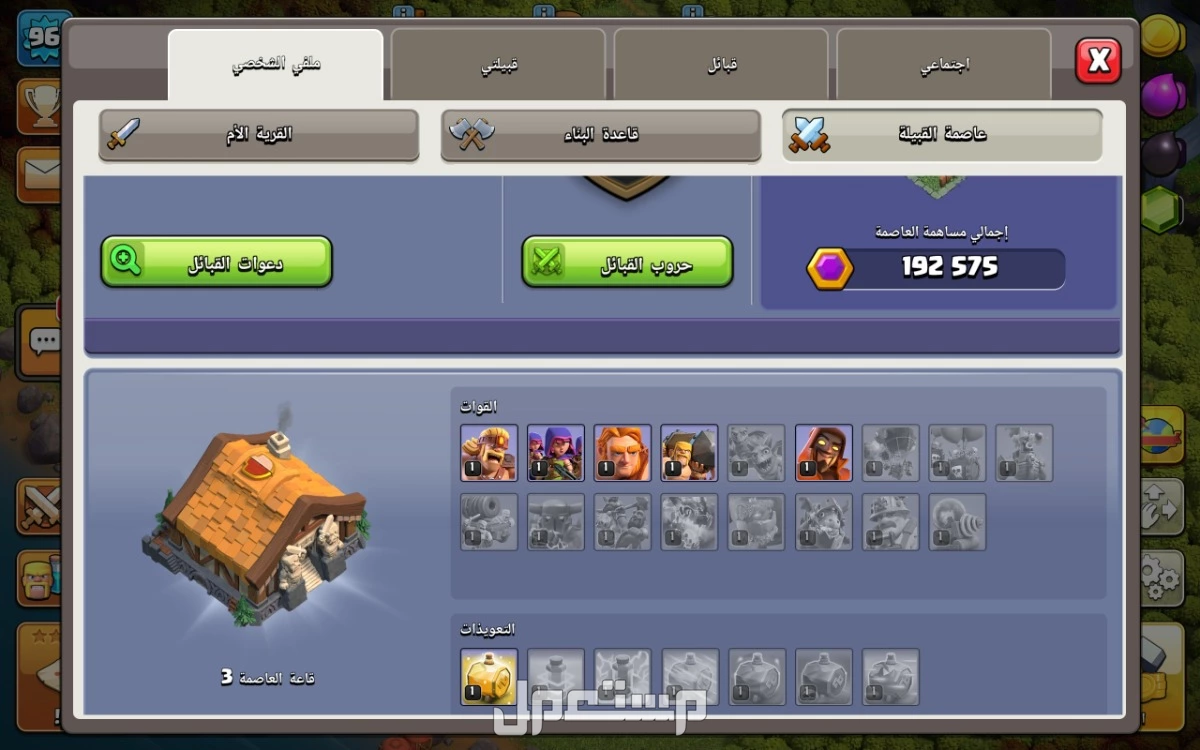Open حروب القبائل clan wars button
Image resolution: width=1200 pixels, height=750 pixels.
(627, 262)
